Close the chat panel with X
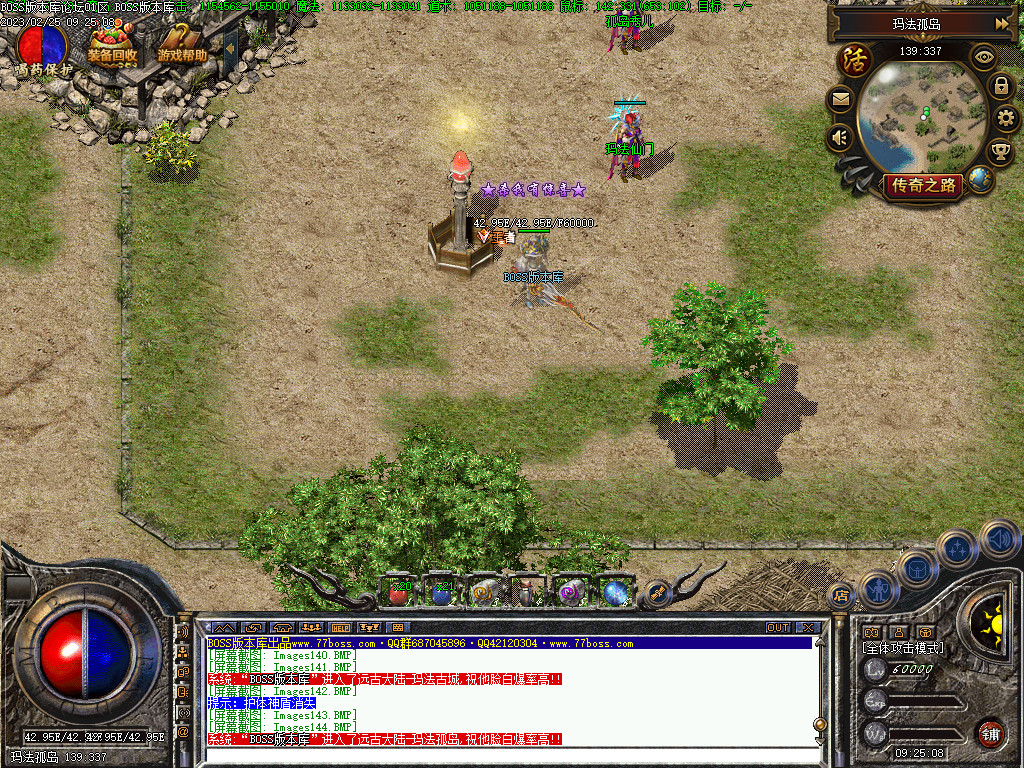The image size is (1024, 768). (808, 627)
